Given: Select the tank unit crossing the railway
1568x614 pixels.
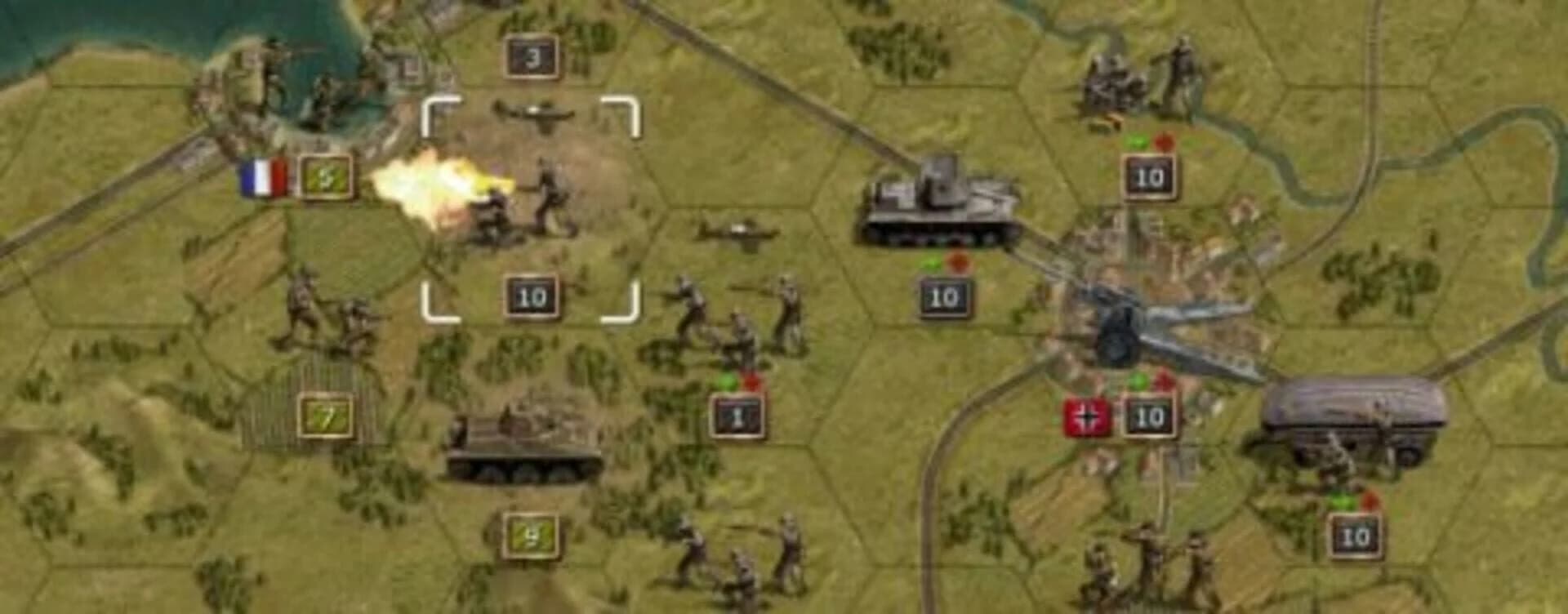Looking at the screenshot, I should [x=939, y=200].
